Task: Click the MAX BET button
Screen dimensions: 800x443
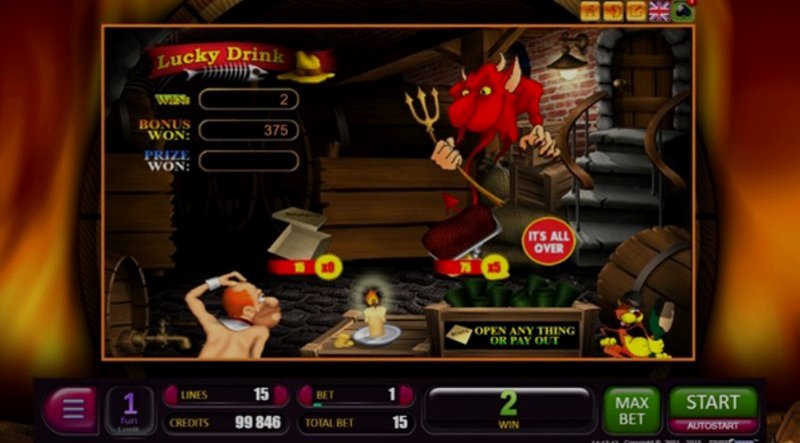Action: pos(631,410)
